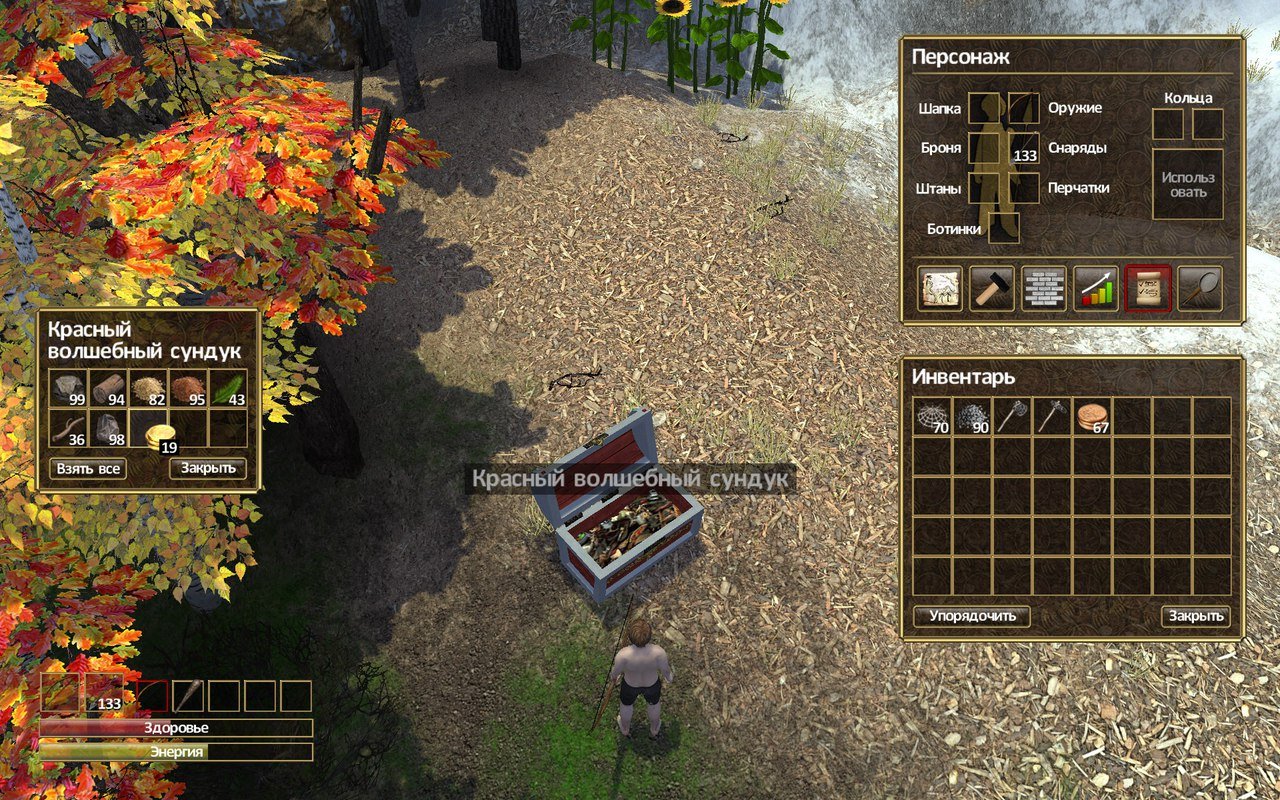Open the world map icon
Viewport: 1280px width, 800px height.
(940, 288)
